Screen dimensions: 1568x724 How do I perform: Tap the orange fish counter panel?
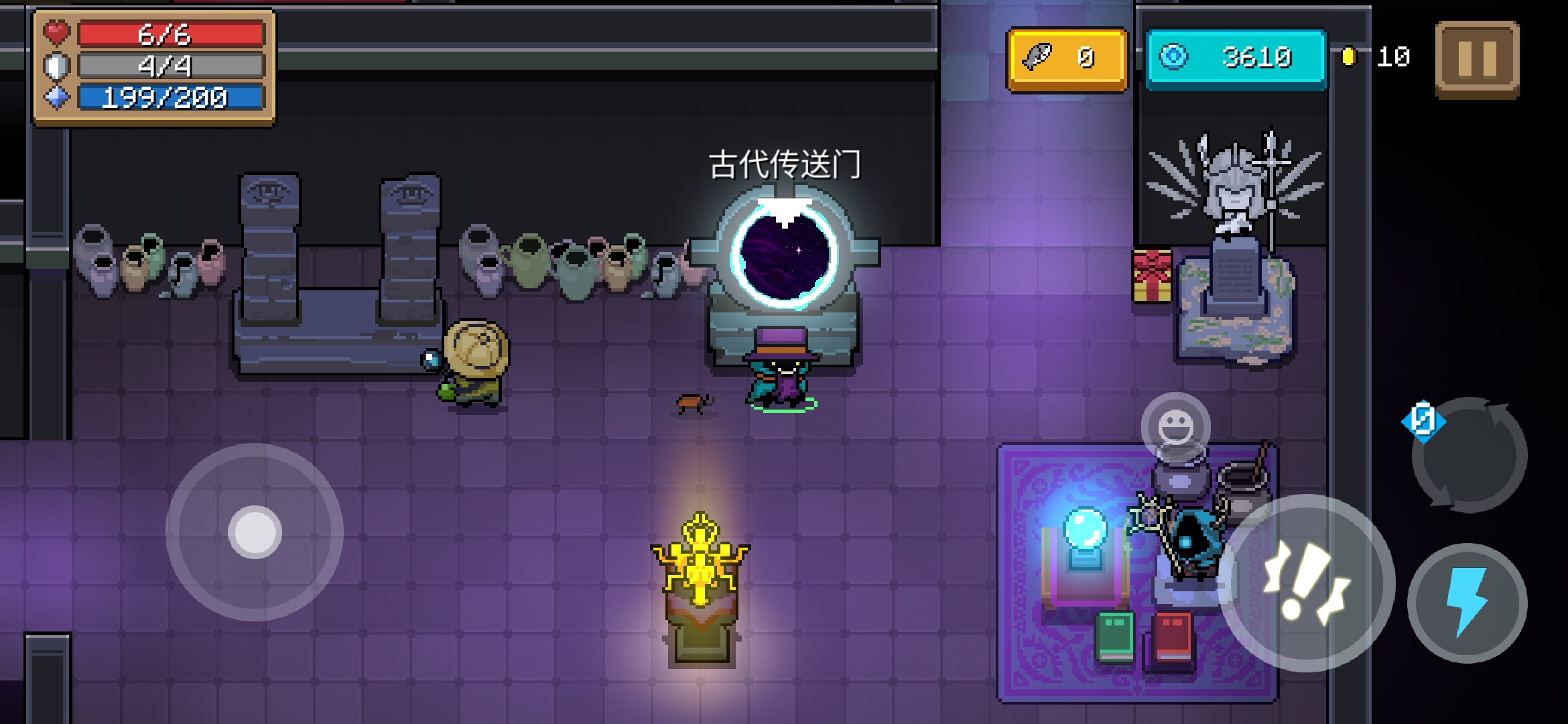click(1067, 59)
